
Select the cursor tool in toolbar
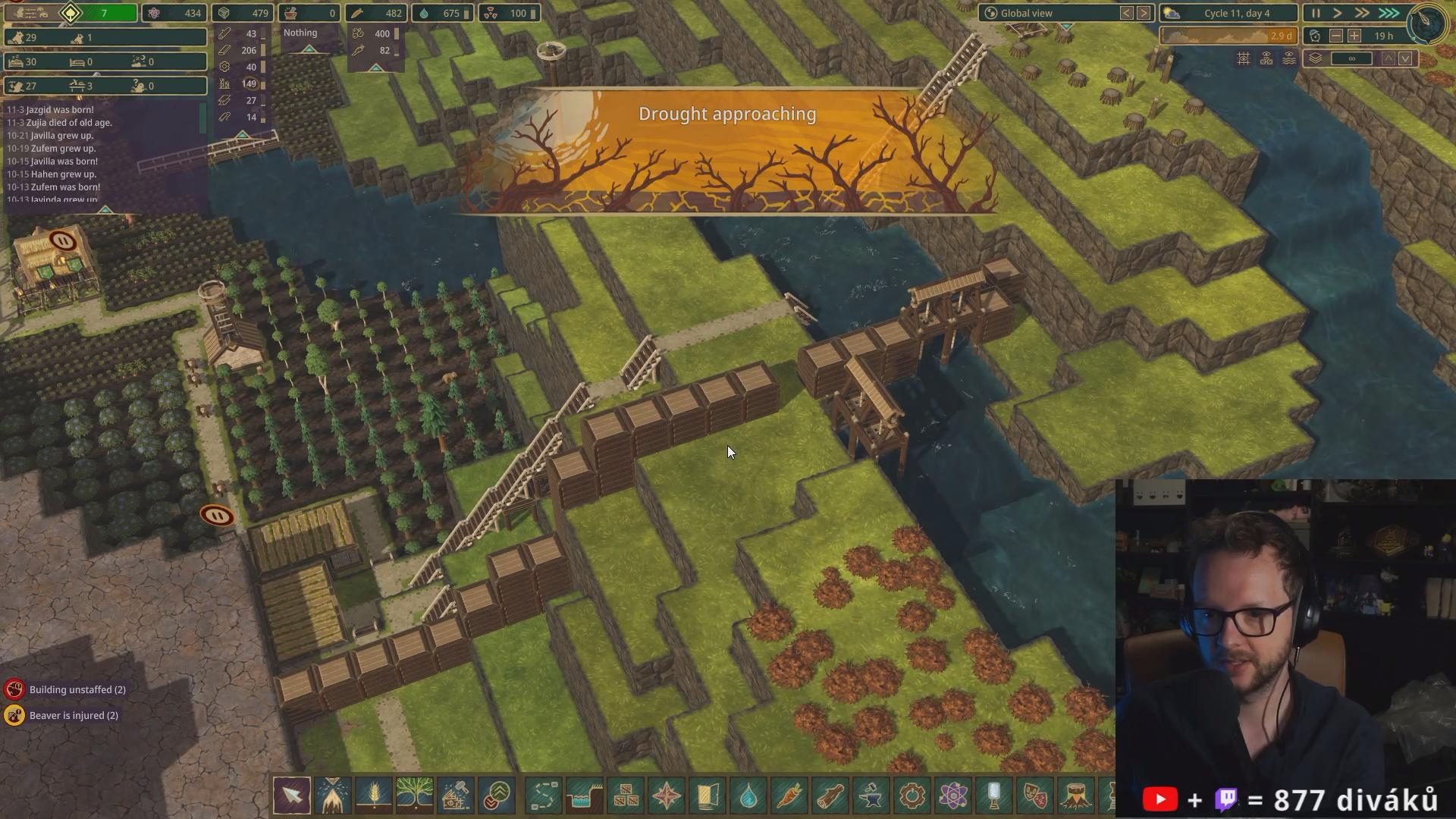click(292, 795)
